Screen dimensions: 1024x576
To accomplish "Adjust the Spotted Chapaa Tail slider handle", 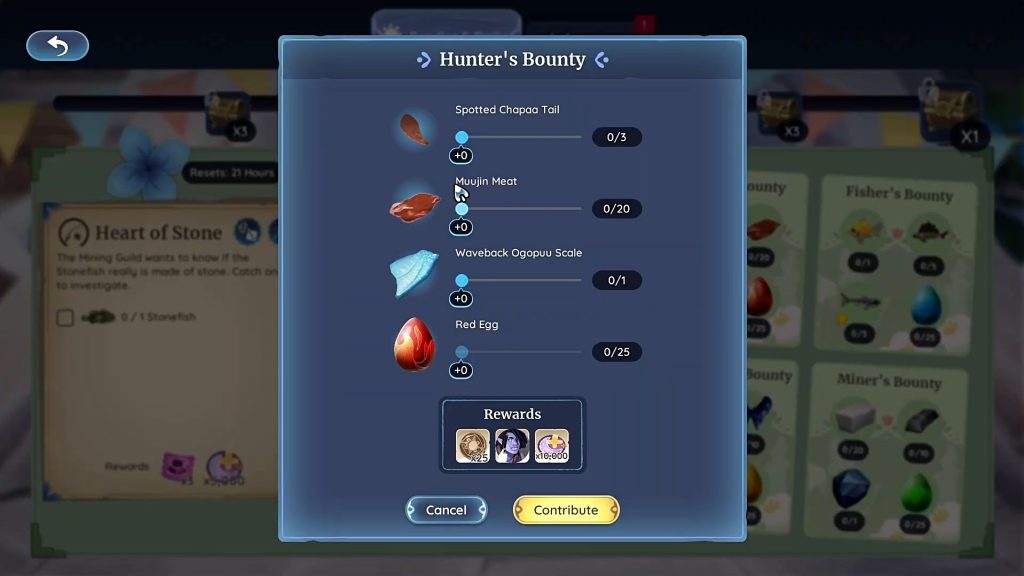I will [x=462, y=137].
